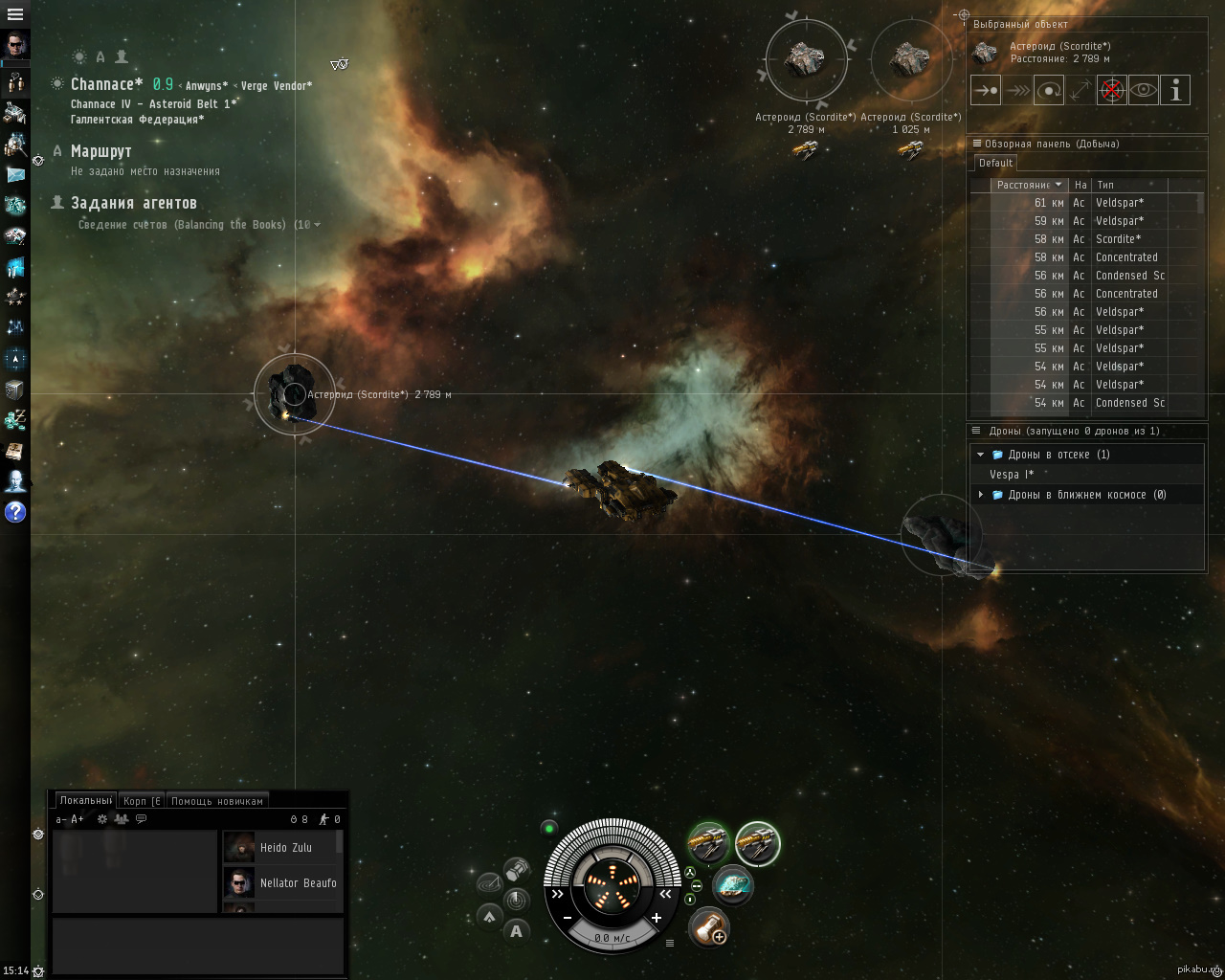Unlock the target with the crossed reticle button
Viewport: 1225px width, 980px height.
(x=1111, y=91)
